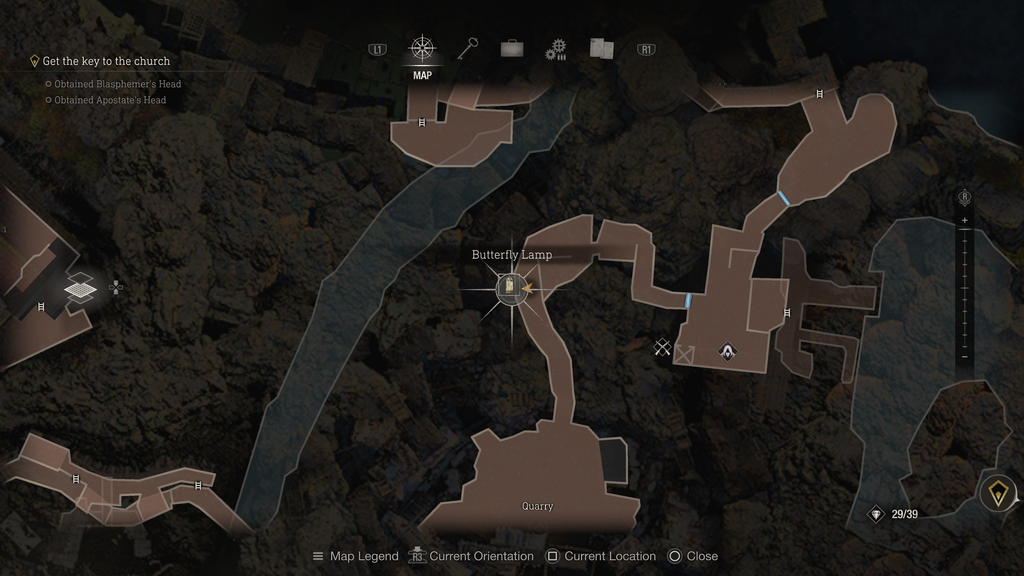Switch to the files documents tab

(x=601, y=48)
